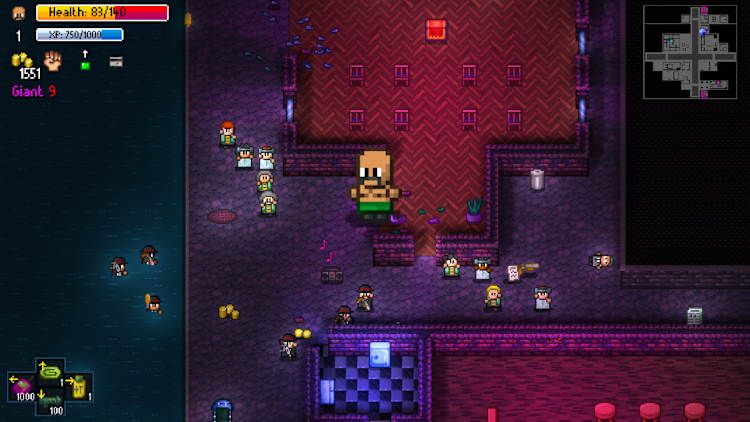Open the minimap in the top corner

click(x=690, y=52)
